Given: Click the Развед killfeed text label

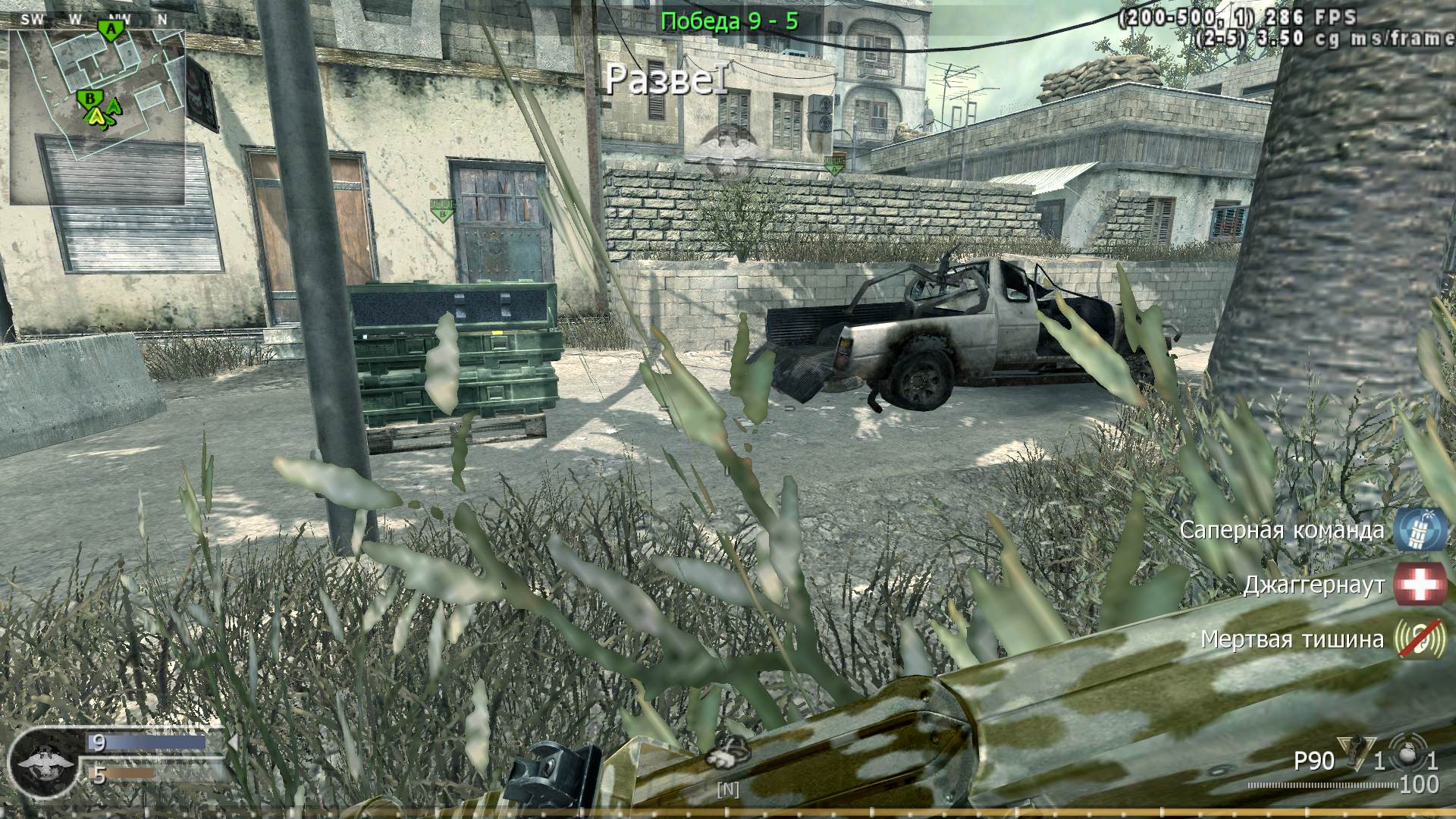Looking at the screenshot, I should pyautogui.click(x=667, y=79).
